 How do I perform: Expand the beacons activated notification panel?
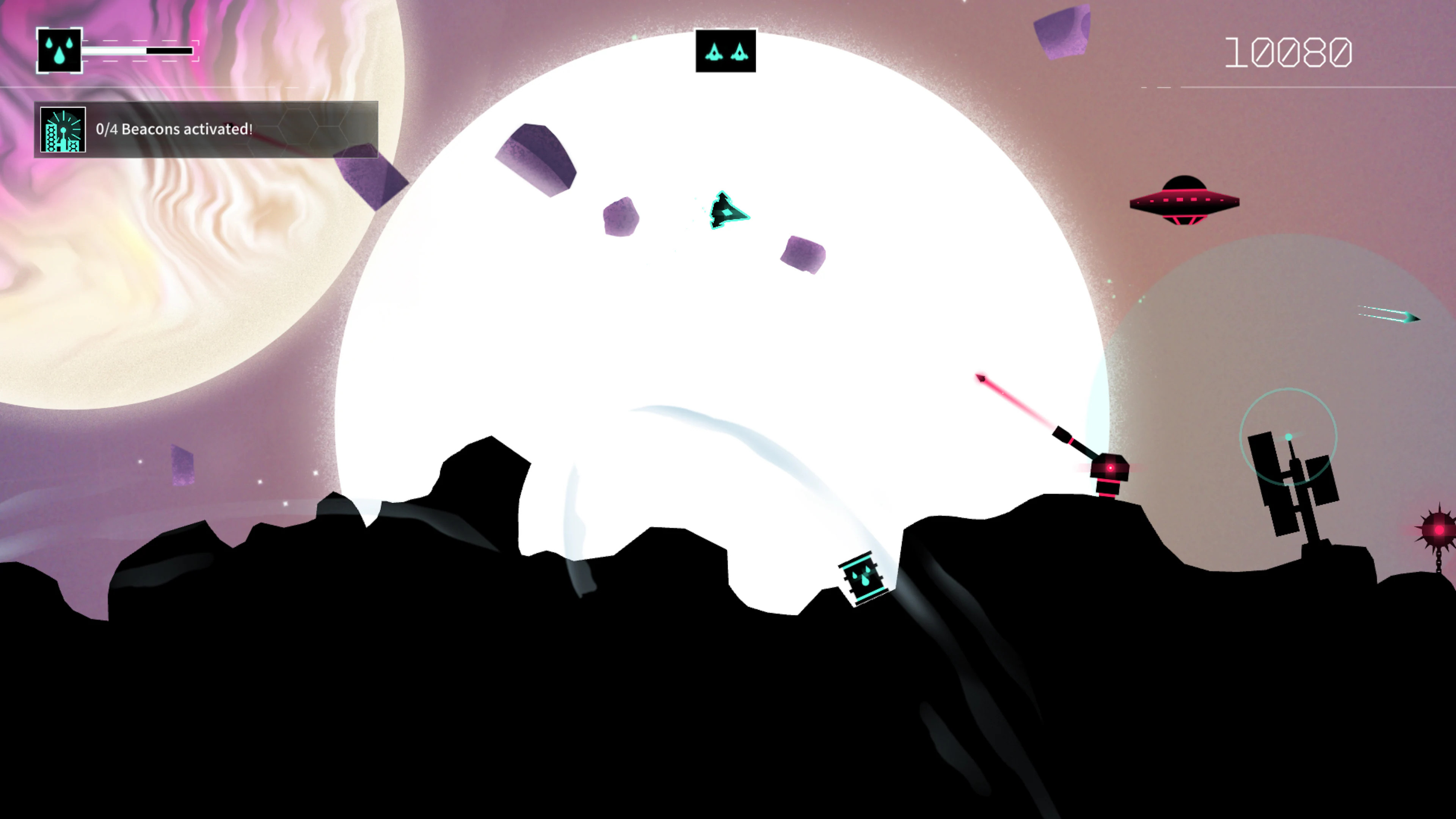(x=206, y=130)
